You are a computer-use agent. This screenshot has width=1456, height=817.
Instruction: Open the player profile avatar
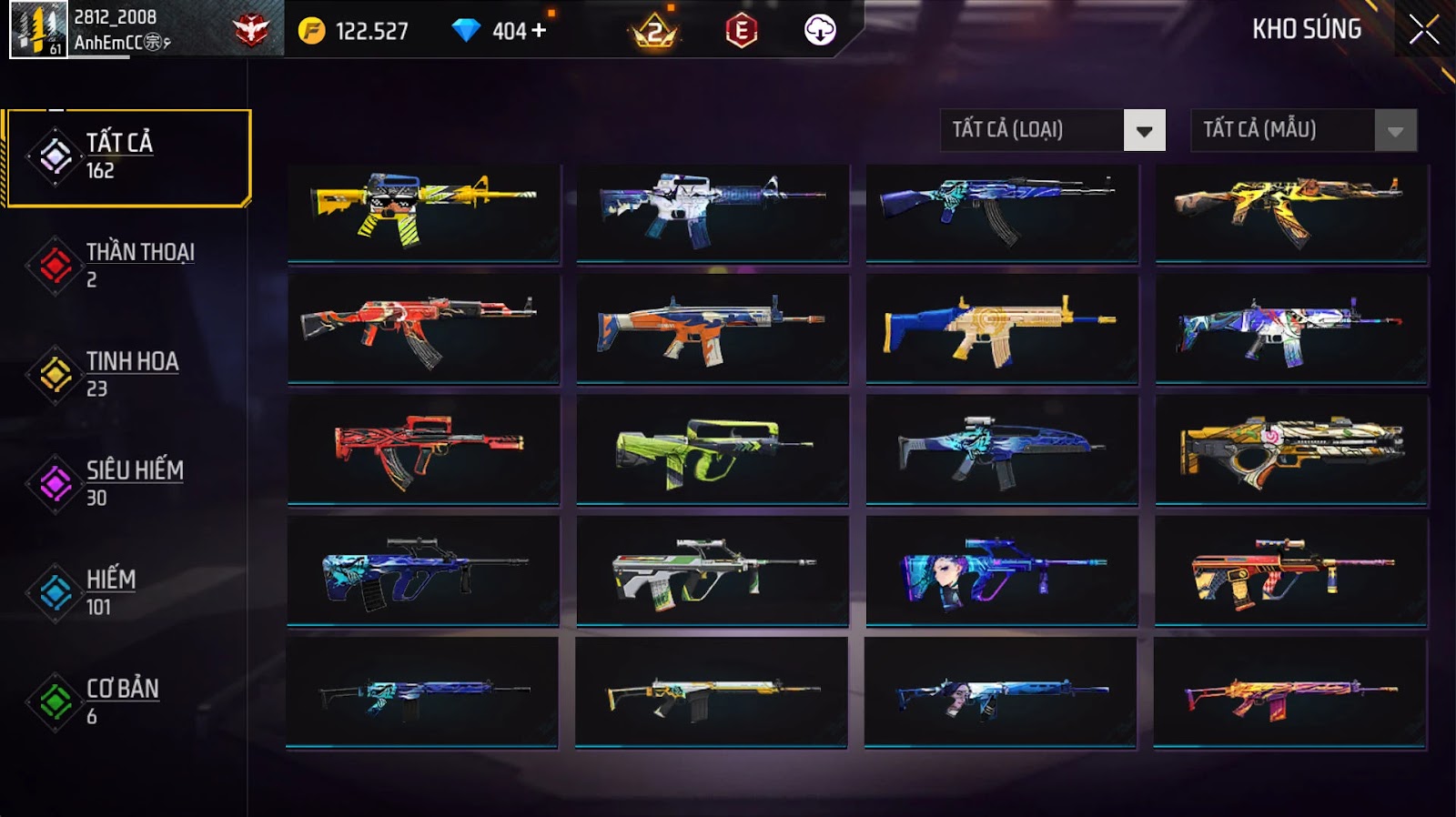click(38, 29)
